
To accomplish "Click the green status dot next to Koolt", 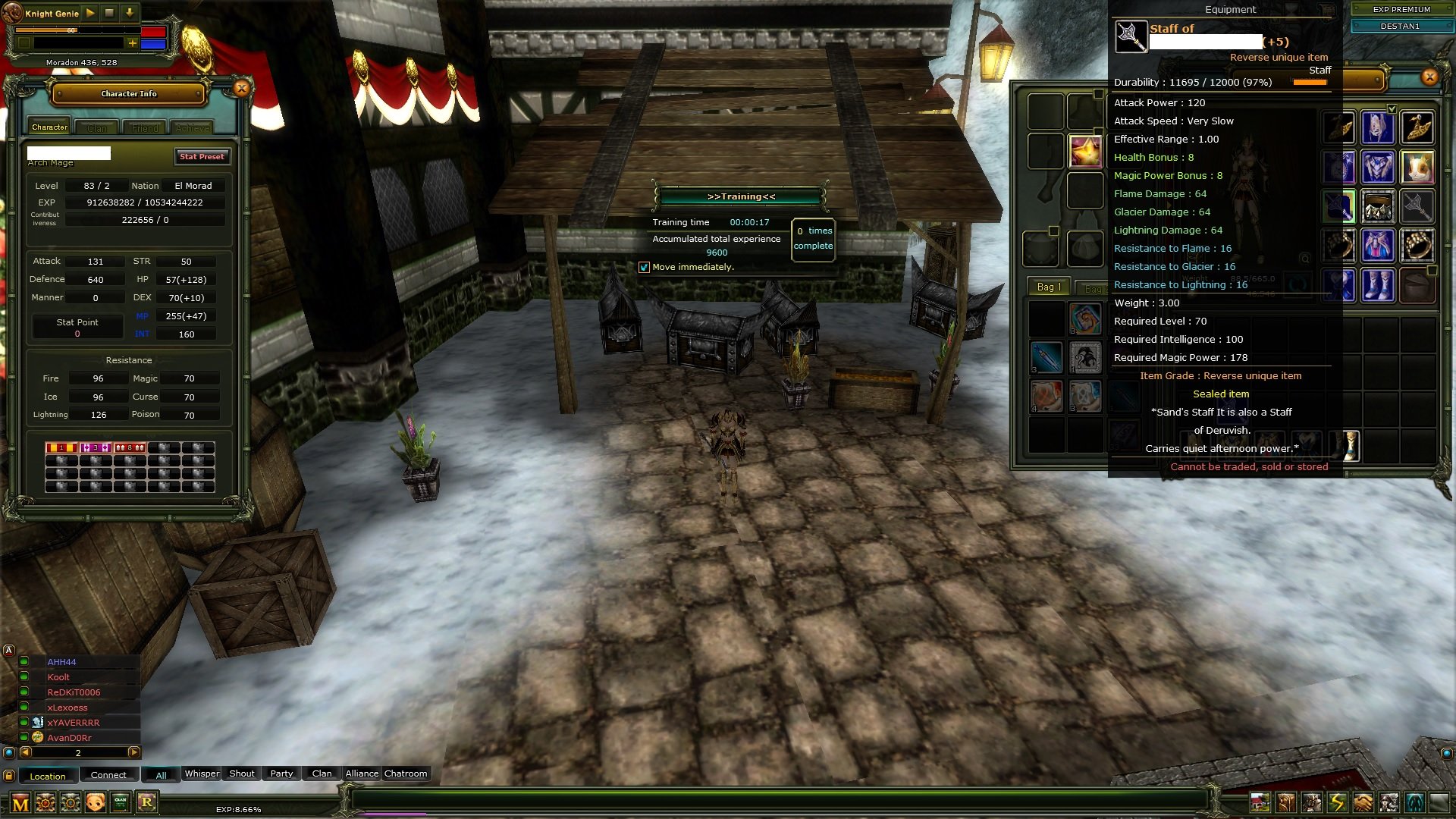I will click(x=23, y=677).
